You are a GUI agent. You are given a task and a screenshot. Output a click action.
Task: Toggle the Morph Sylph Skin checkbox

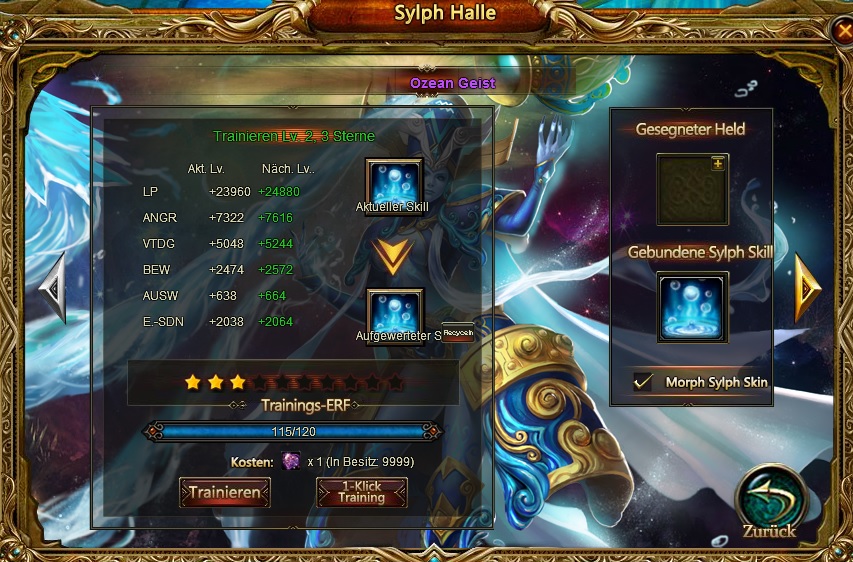[x=644, y=382]
